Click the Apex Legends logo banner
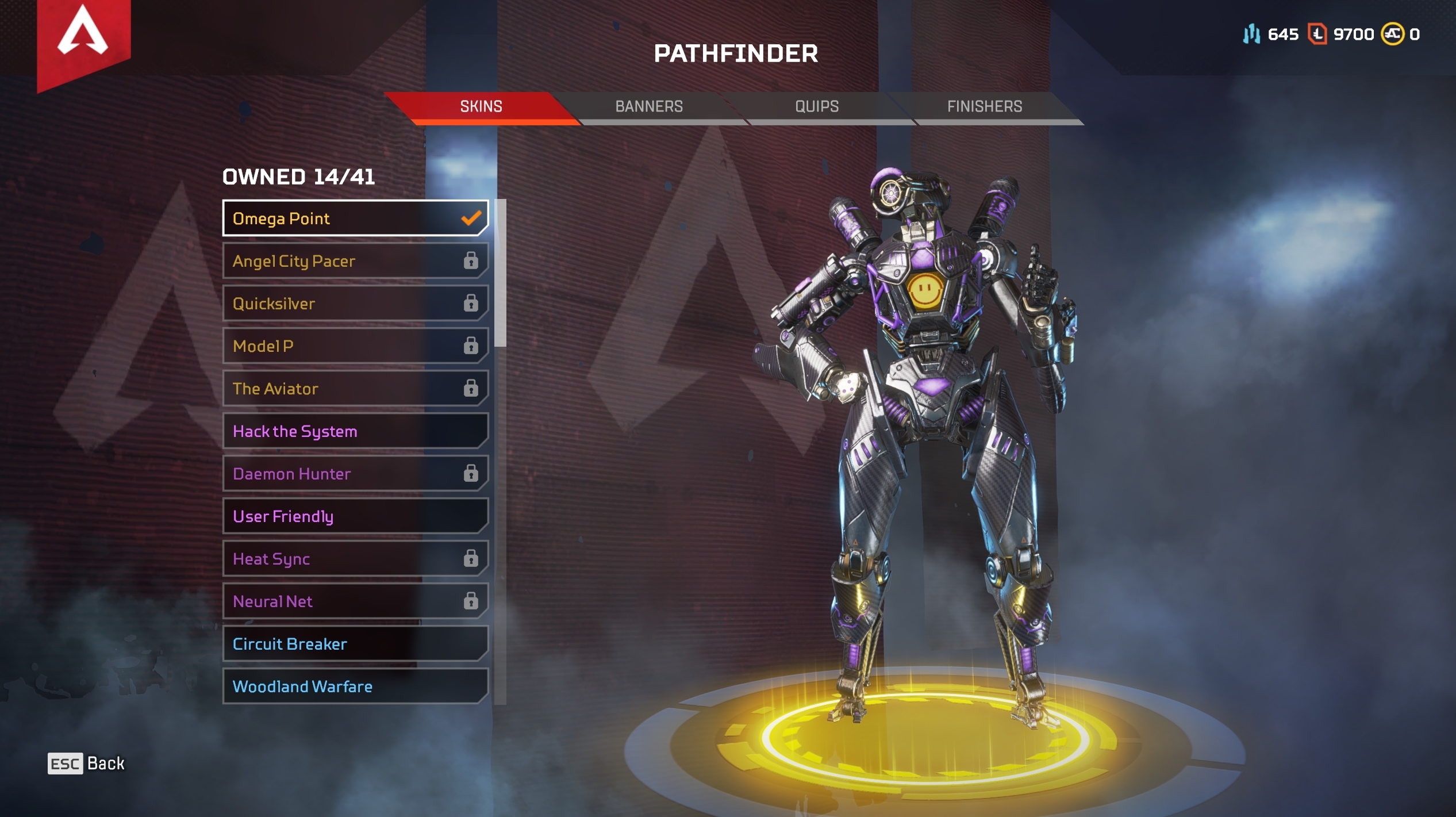Viewport: 1456px width, 817px height. click(83, 40)
